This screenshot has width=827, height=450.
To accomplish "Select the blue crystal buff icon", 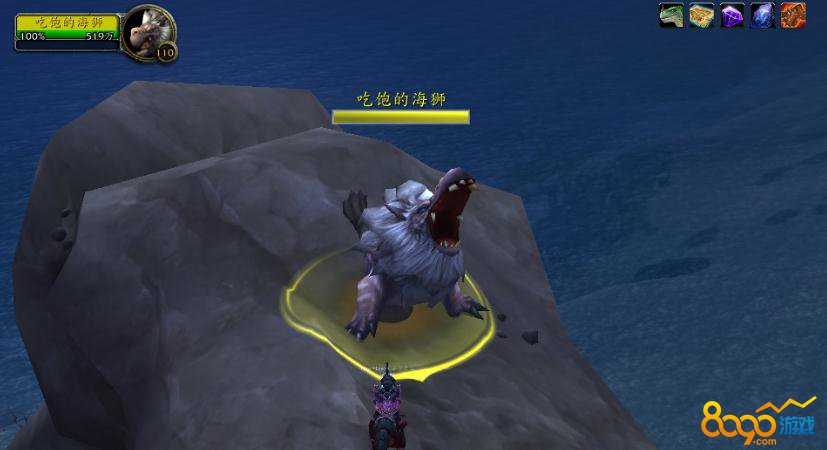I will tap(763, 16).
